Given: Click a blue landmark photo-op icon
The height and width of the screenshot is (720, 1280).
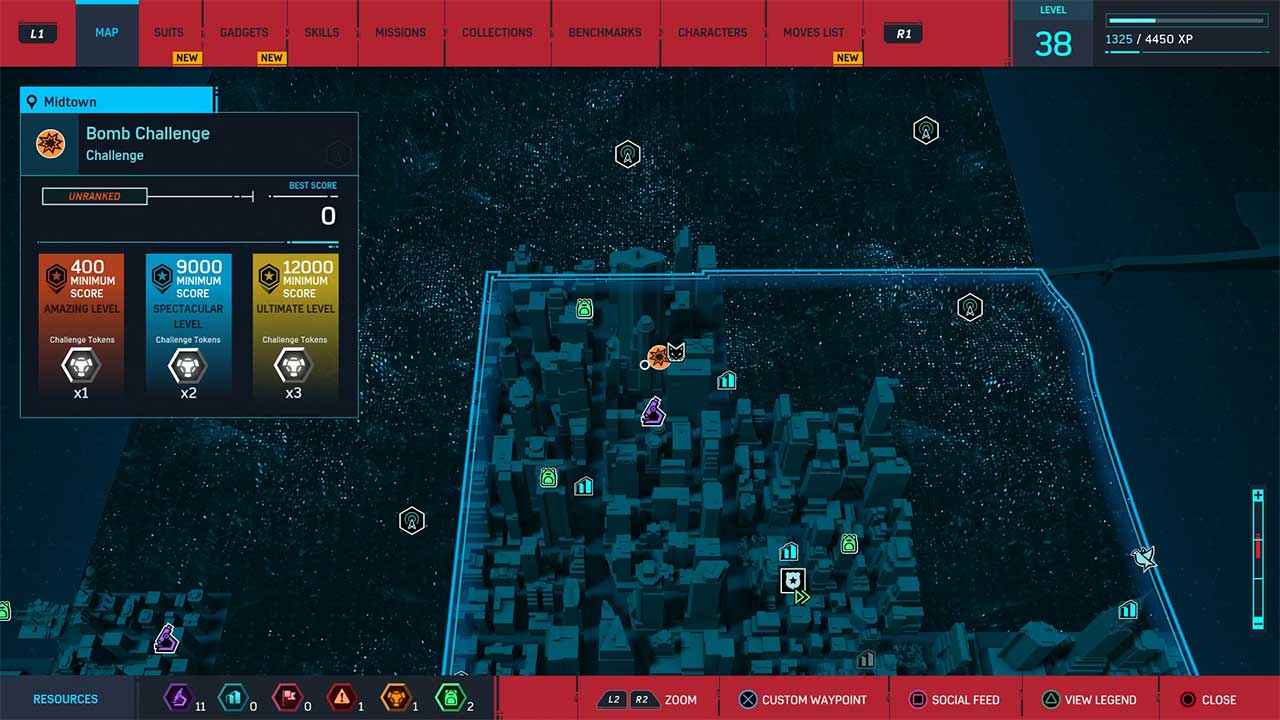Looking at the screenshot, I should click(x=726, y=380).
